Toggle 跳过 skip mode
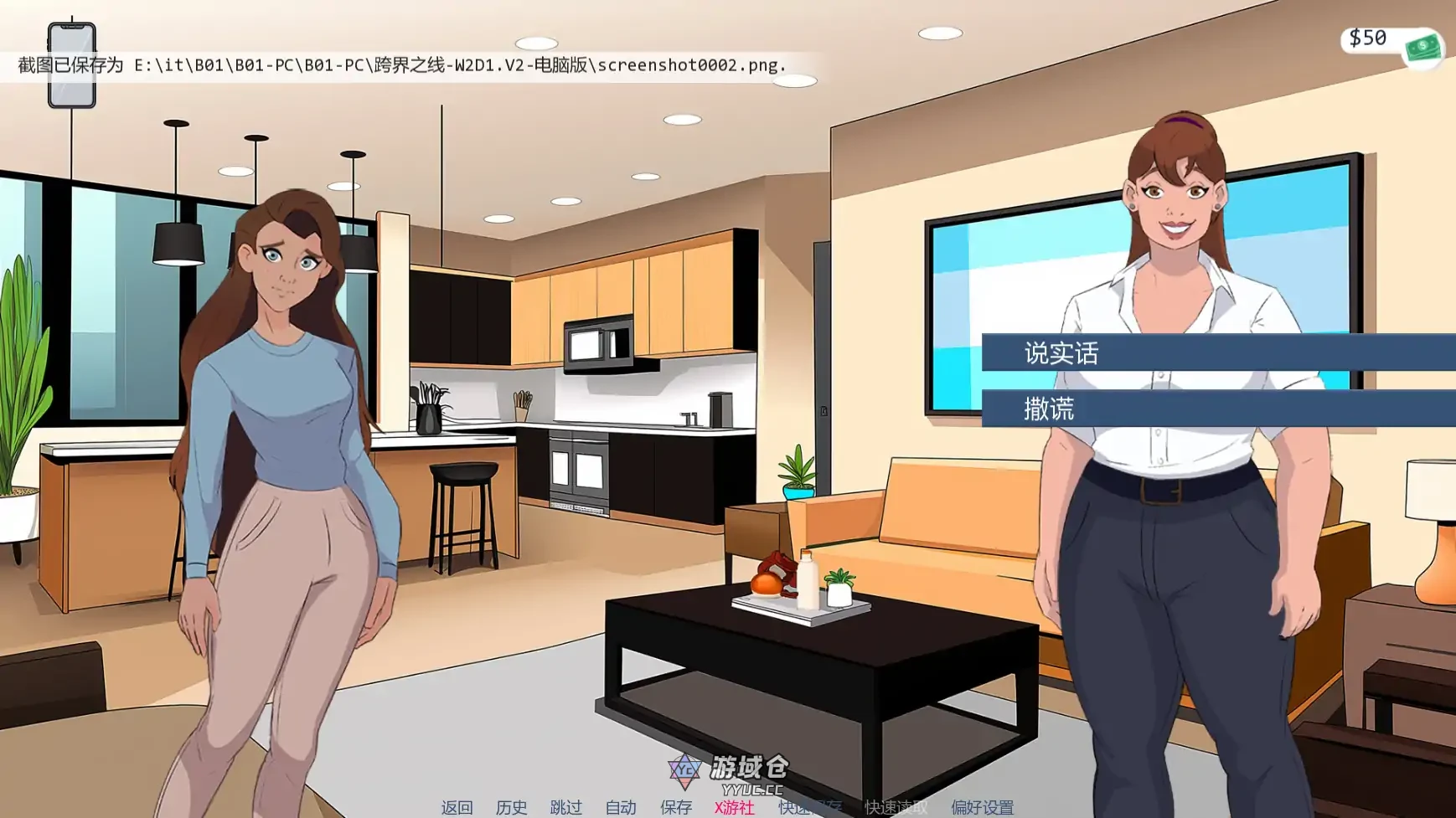Screen dimensions: 1456x818 click(566, 808)
